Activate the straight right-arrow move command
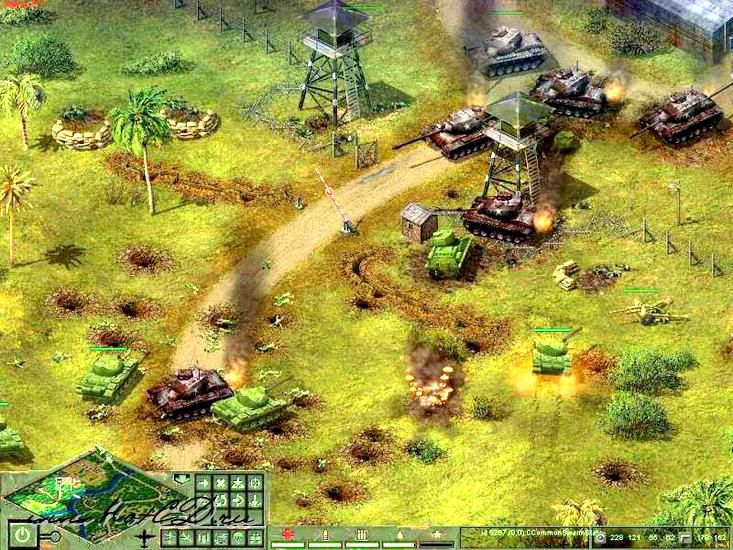 (203, 484)
